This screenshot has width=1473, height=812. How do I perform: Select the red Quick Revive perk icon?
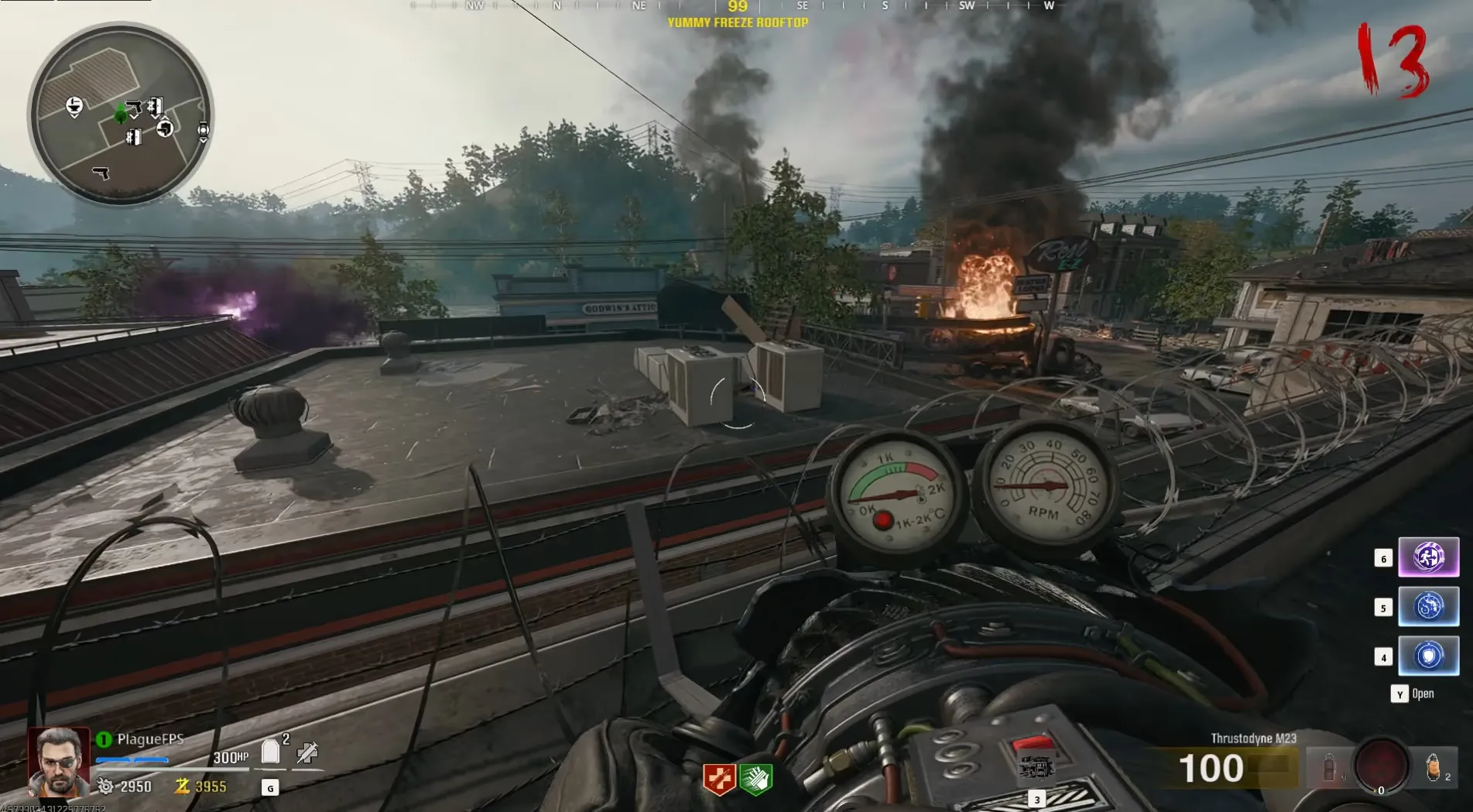pyautogui.click(x=718, y=779)
